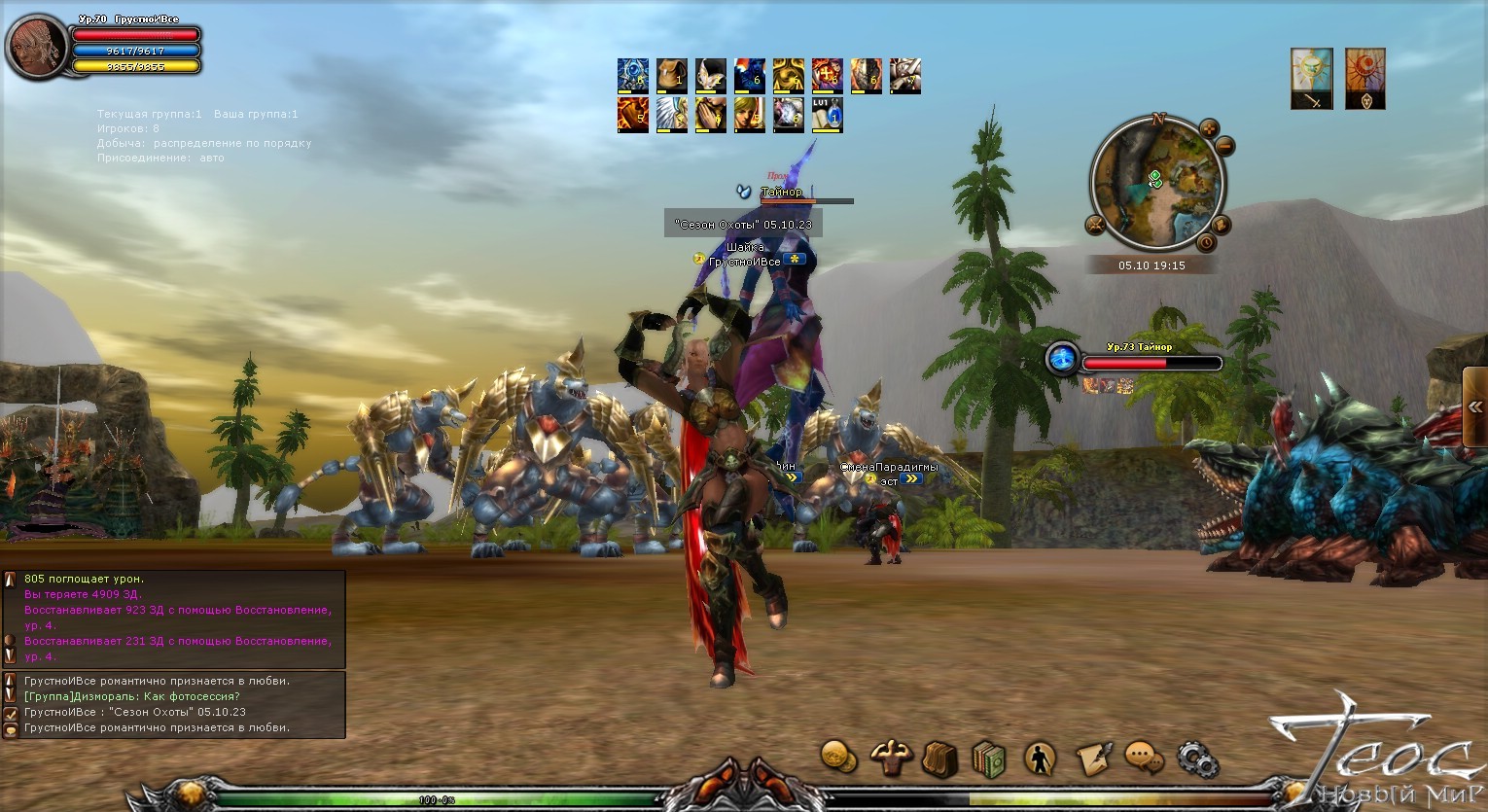Open the settings gears icon
The image size is (1488, 812).
point(1196,757)
